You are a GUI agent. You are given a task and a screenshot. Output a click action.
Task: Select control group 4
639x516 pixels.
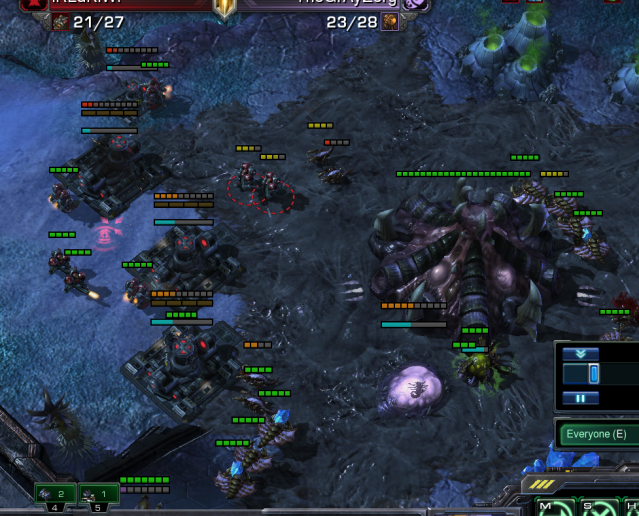coord(56,494)
